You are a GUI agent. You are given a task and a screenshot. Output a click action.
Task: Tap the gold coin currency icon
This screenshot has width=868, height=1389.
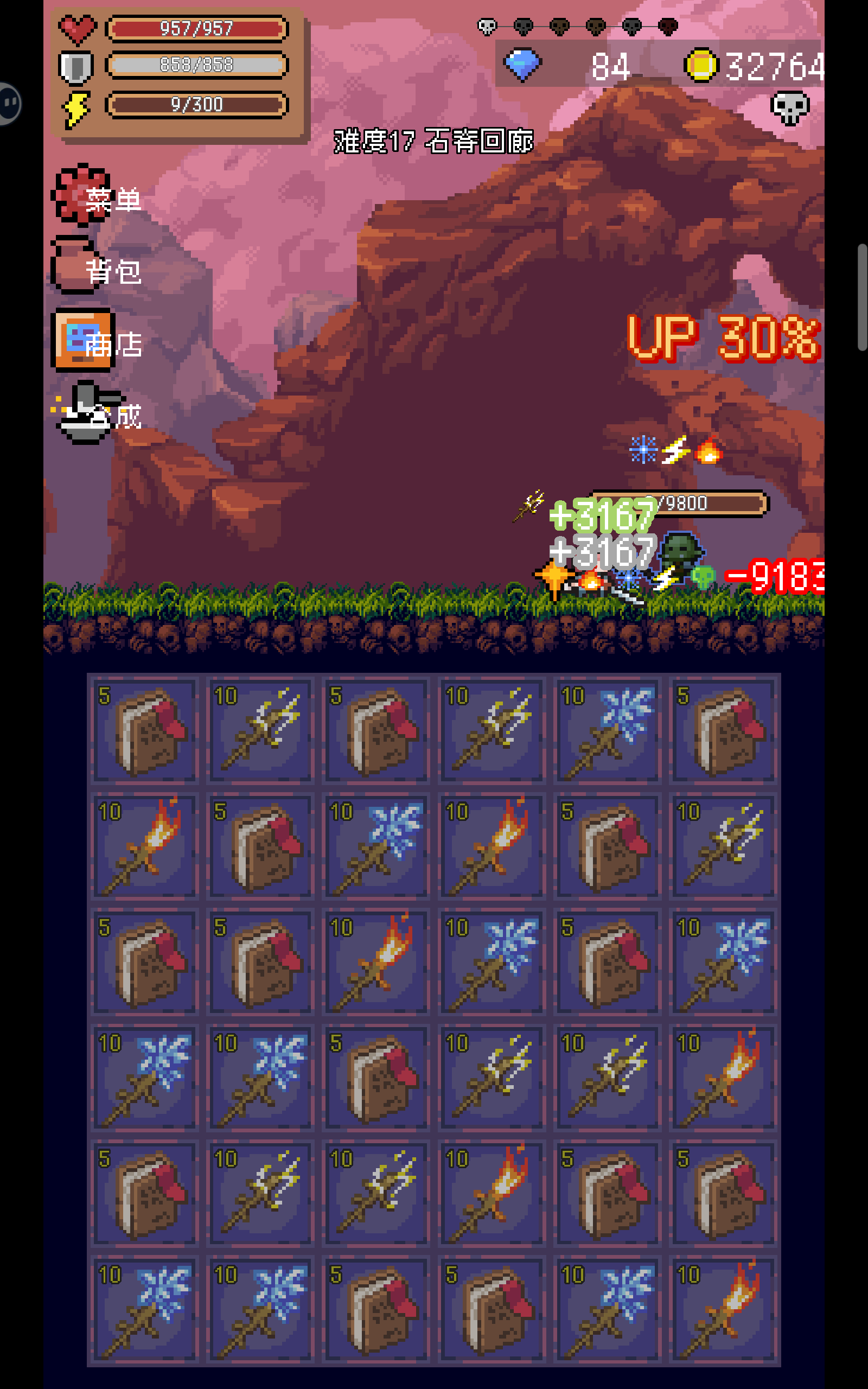(x=701, y=64)
